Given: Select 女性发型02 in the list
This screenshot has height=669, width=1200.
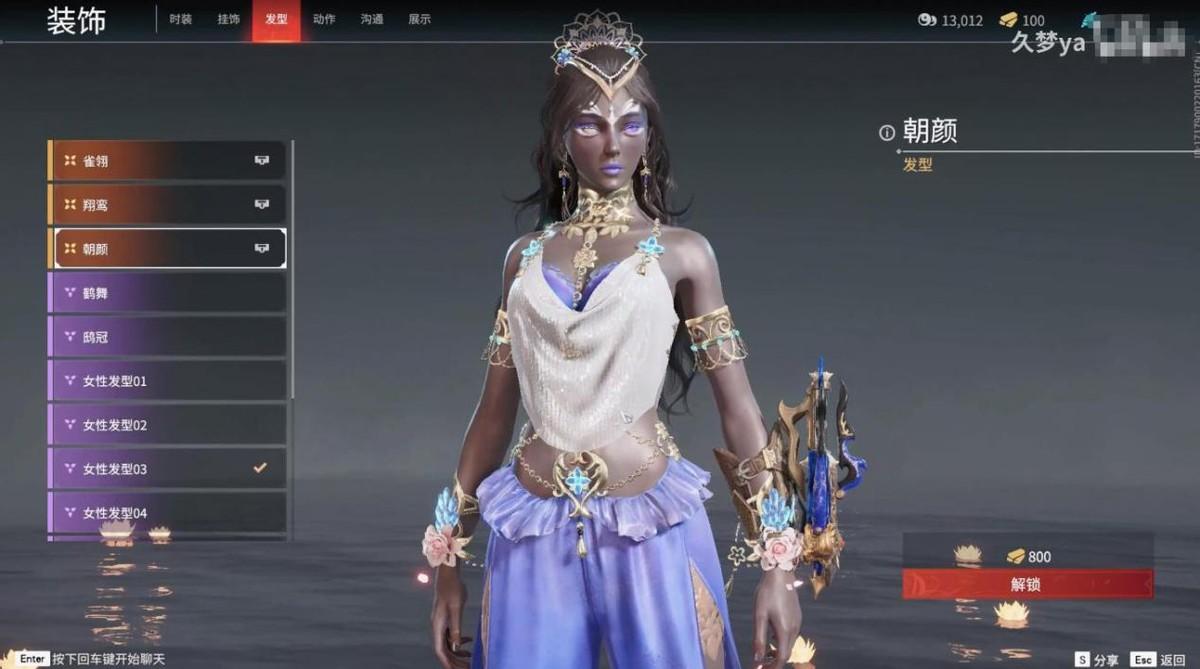Looking at the screenshot, I should (x=167, y=425).
